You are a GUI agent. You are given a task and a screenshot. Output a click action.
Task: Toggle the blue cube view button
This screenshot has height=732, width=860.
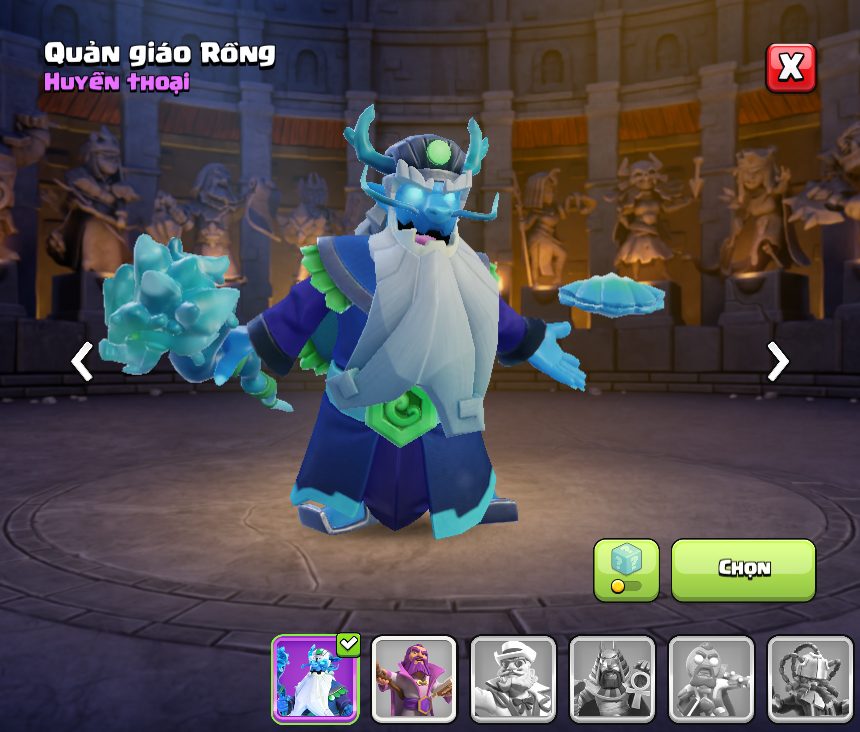[x=626, y=569]
